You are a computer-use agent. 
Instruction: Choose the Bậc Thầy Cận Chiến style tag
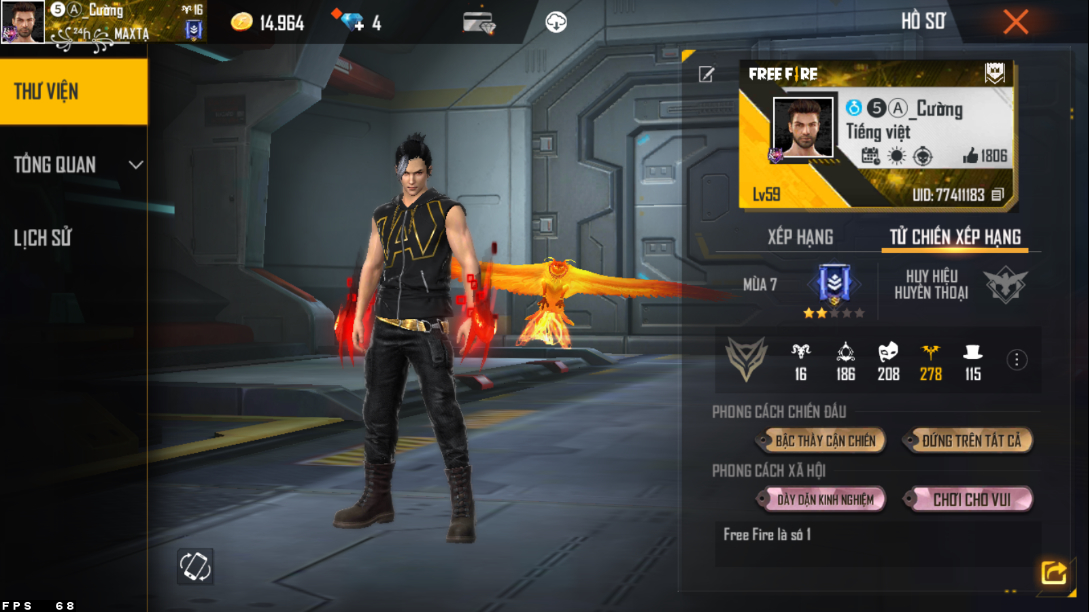825,441
